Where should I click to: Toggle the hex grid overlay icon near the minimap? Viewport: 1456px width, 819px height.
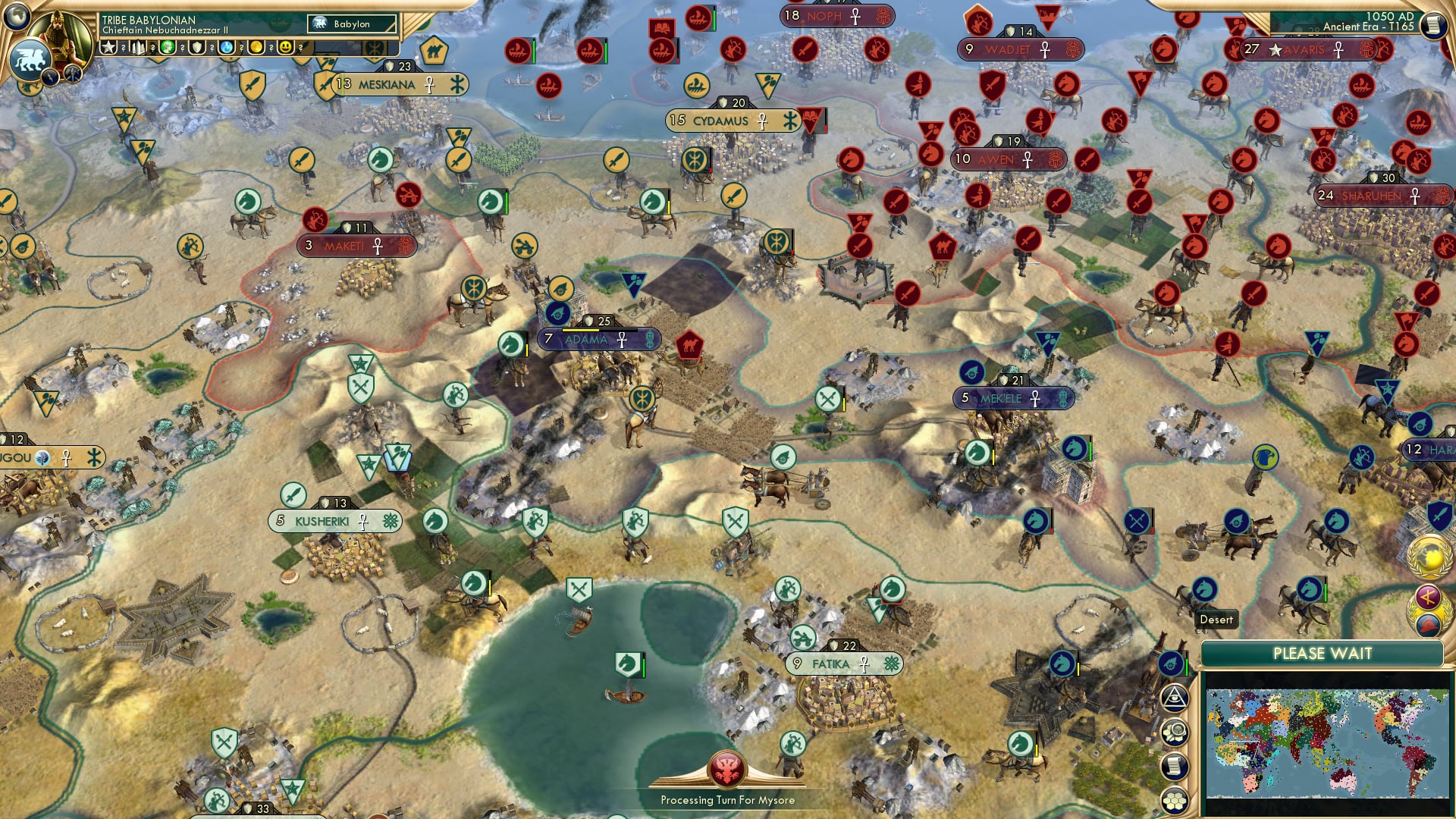(1175, 799)
